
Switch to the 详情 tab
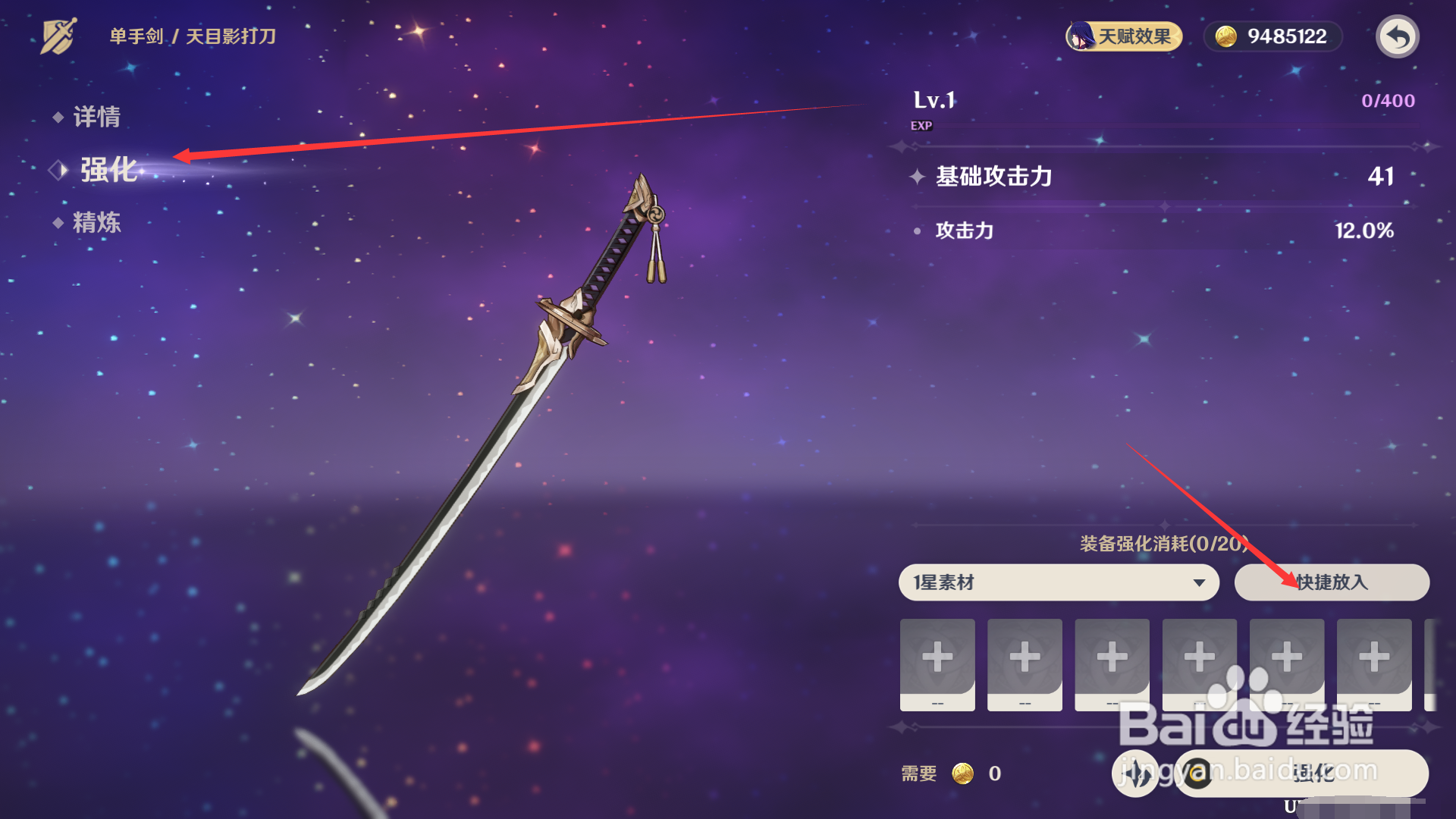99,116
